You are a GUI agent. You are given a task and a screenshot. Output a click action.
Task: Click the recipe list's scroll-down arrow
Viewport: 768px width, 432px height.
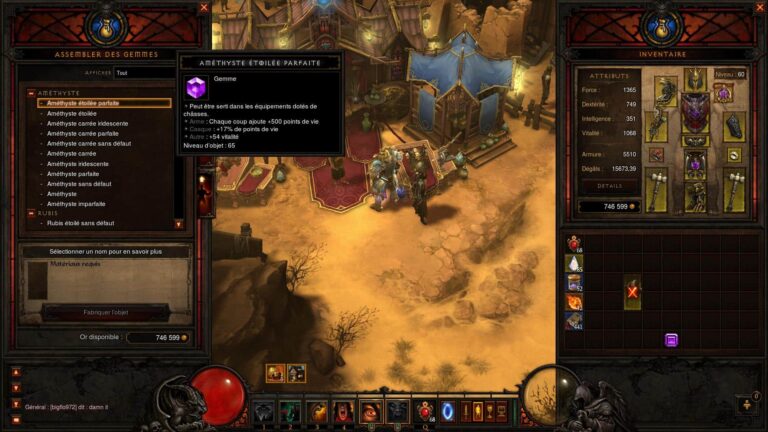(179, 224)
